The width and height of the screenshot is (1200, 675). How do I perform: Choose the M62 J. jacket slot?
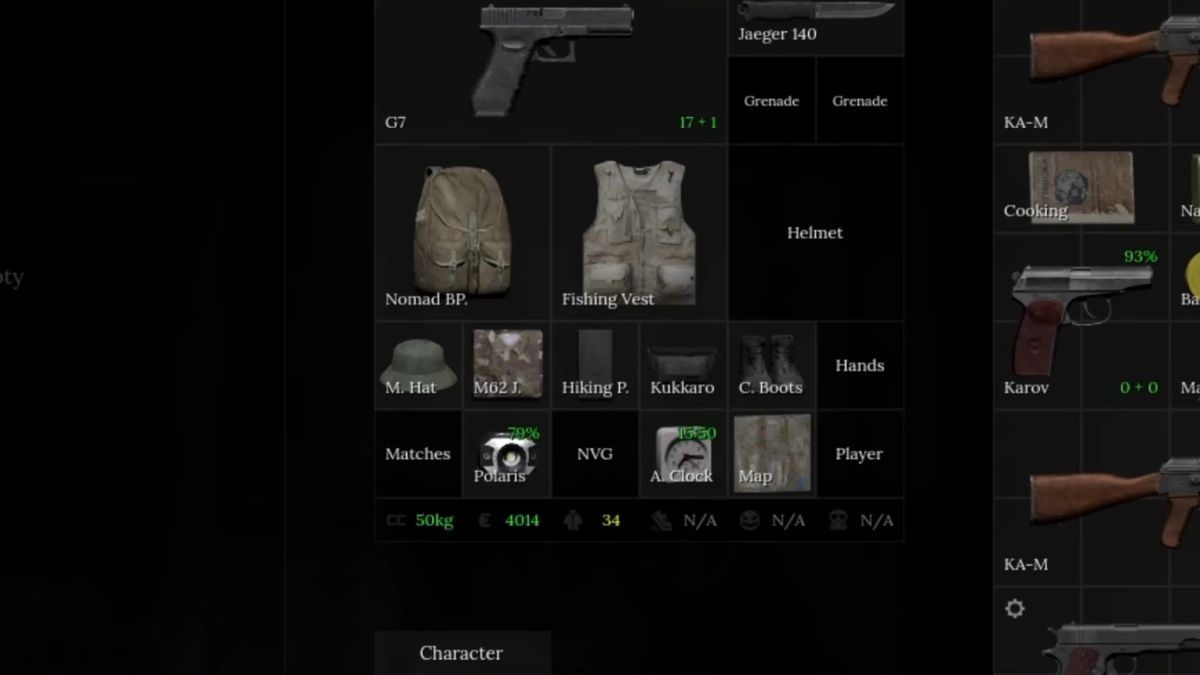507,365
